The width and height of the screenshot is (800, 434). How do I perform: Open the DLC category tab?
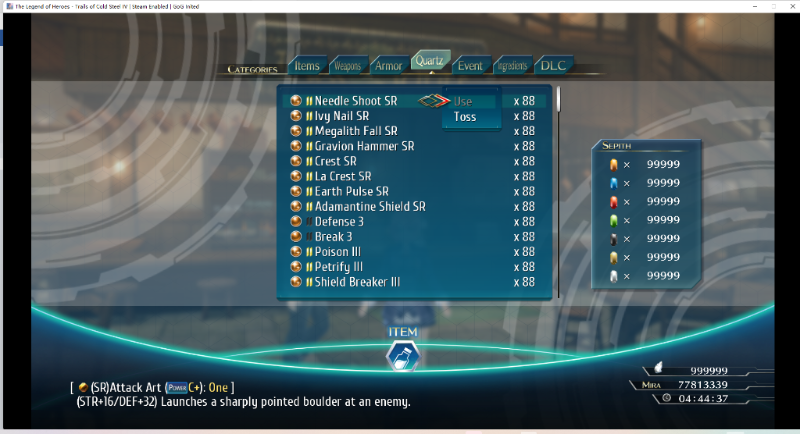(553, 66)
